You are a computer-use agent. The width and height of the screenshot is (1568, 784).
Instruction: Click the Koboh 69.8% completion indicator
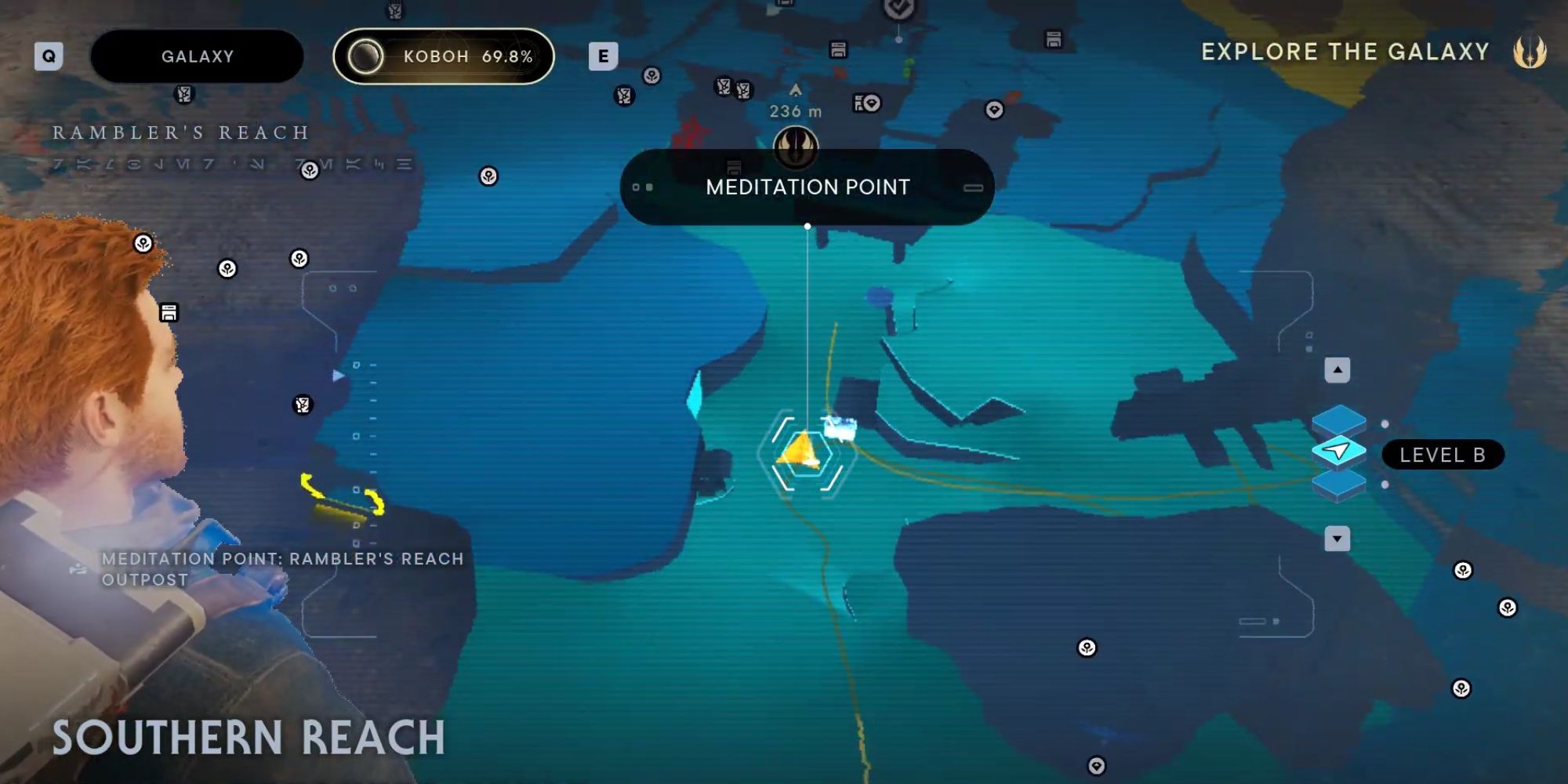coord(444,55)
